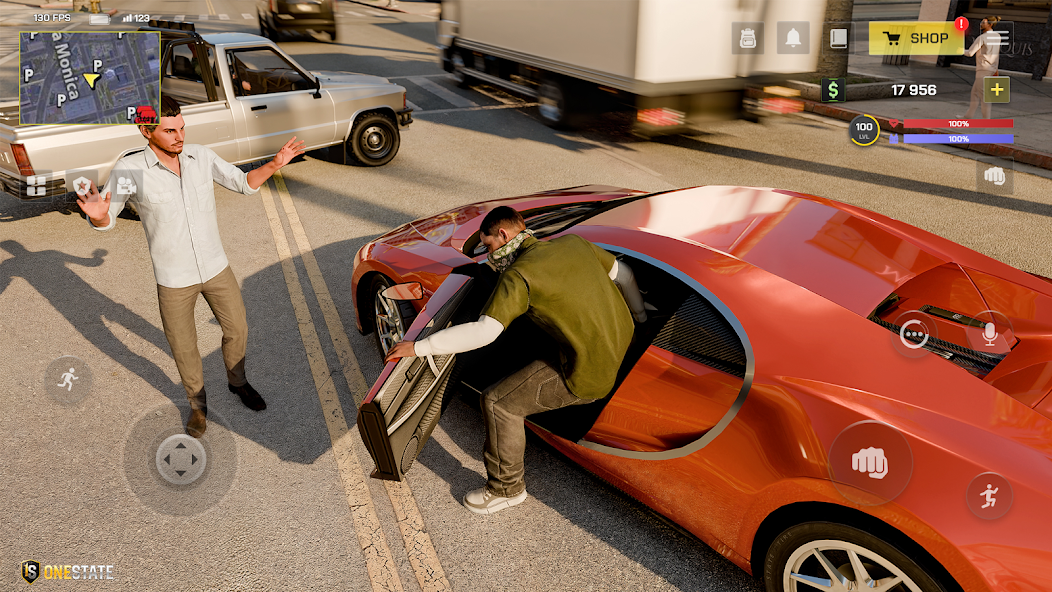
Task: Toggle the microphone voice chat
Action: [x=989, y=333]
